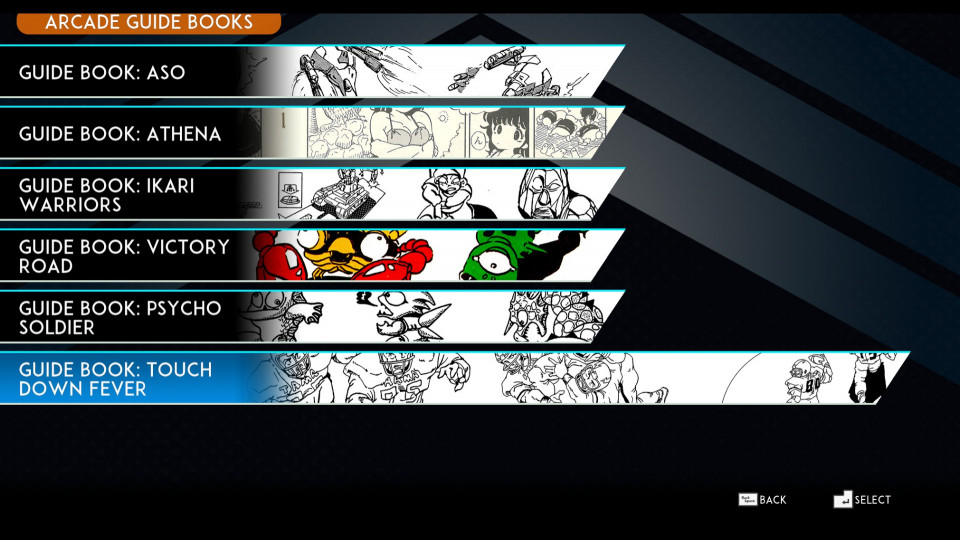Select Guide Book: Psycho Soldier

tap(120, 317)
